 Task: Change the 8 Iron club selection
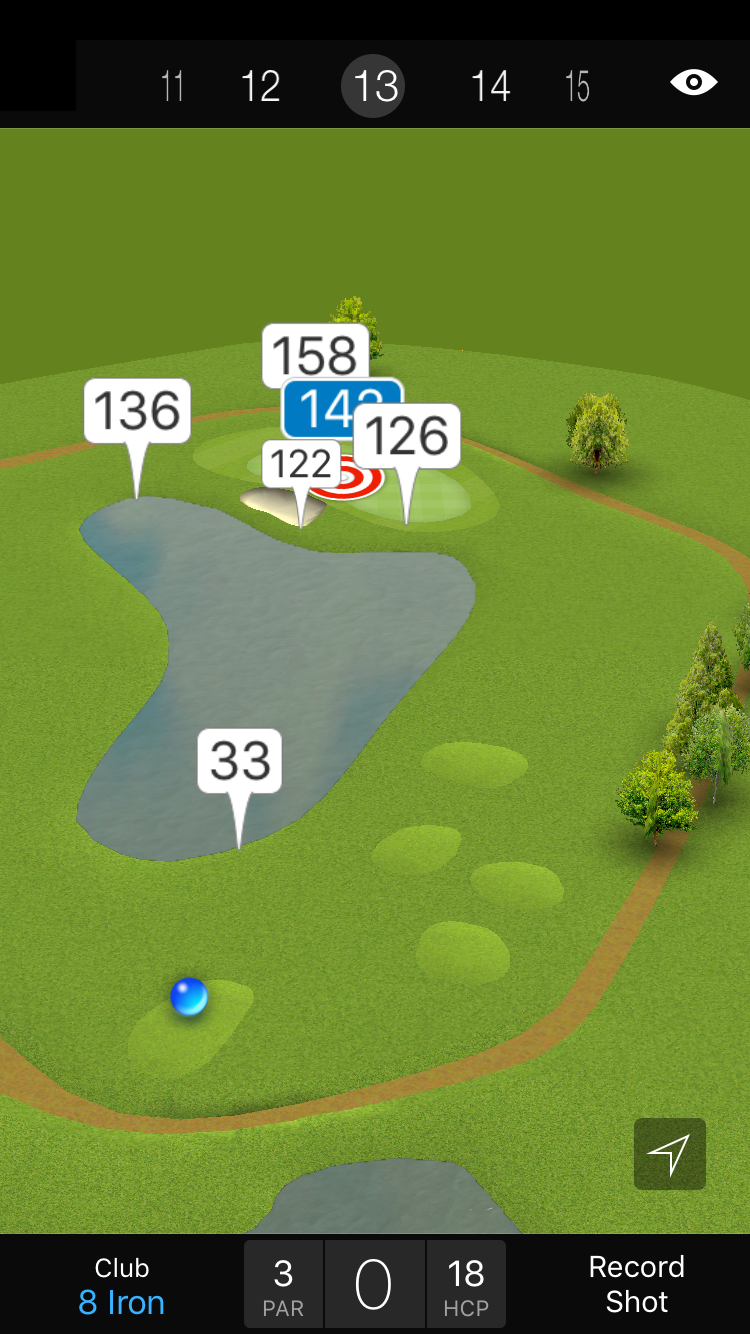[x=122, y=1286]
